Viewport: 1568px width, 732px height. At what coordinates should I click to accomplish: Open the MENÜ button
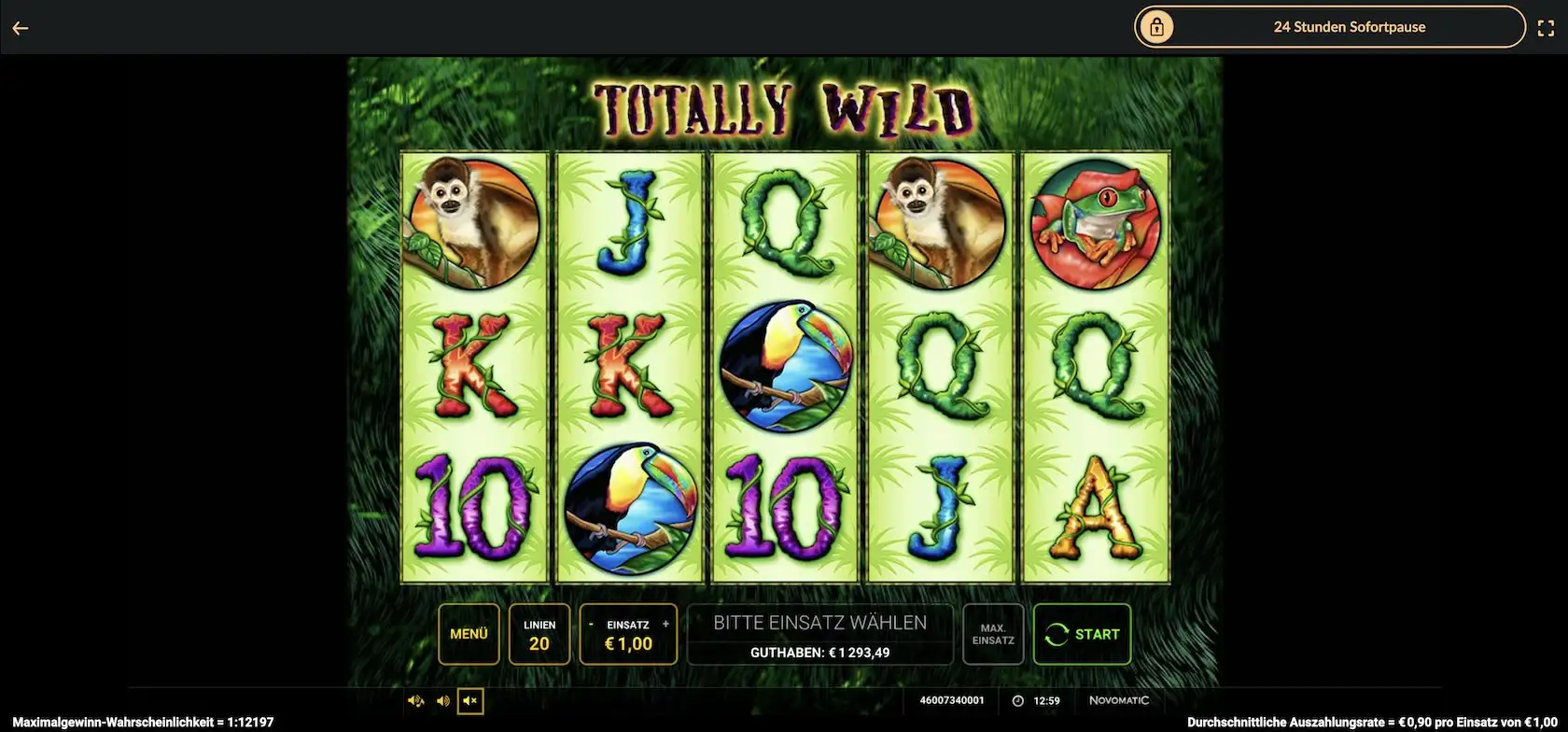(469, 634)
